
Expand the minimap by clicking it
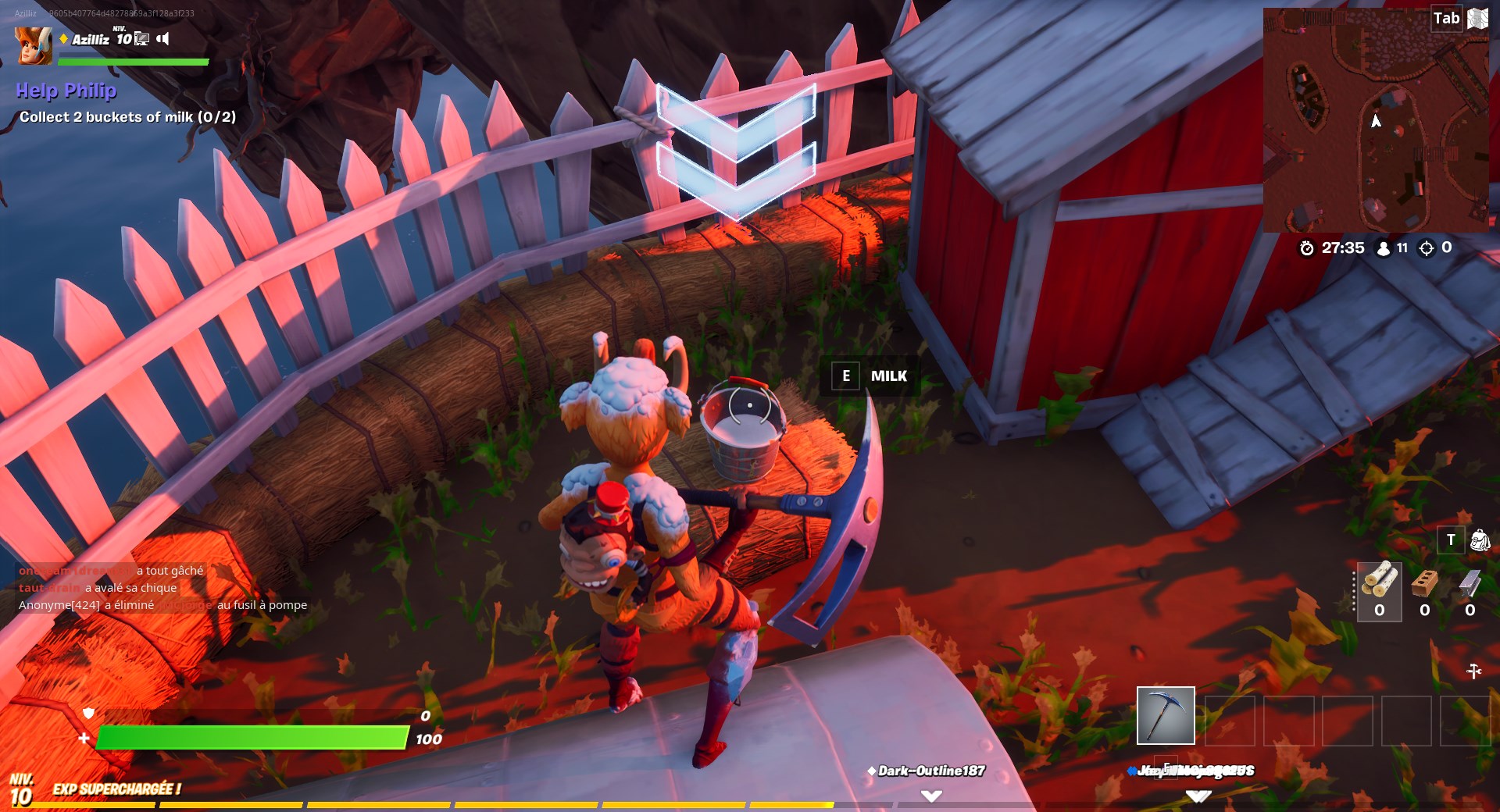pos(1379,121)
